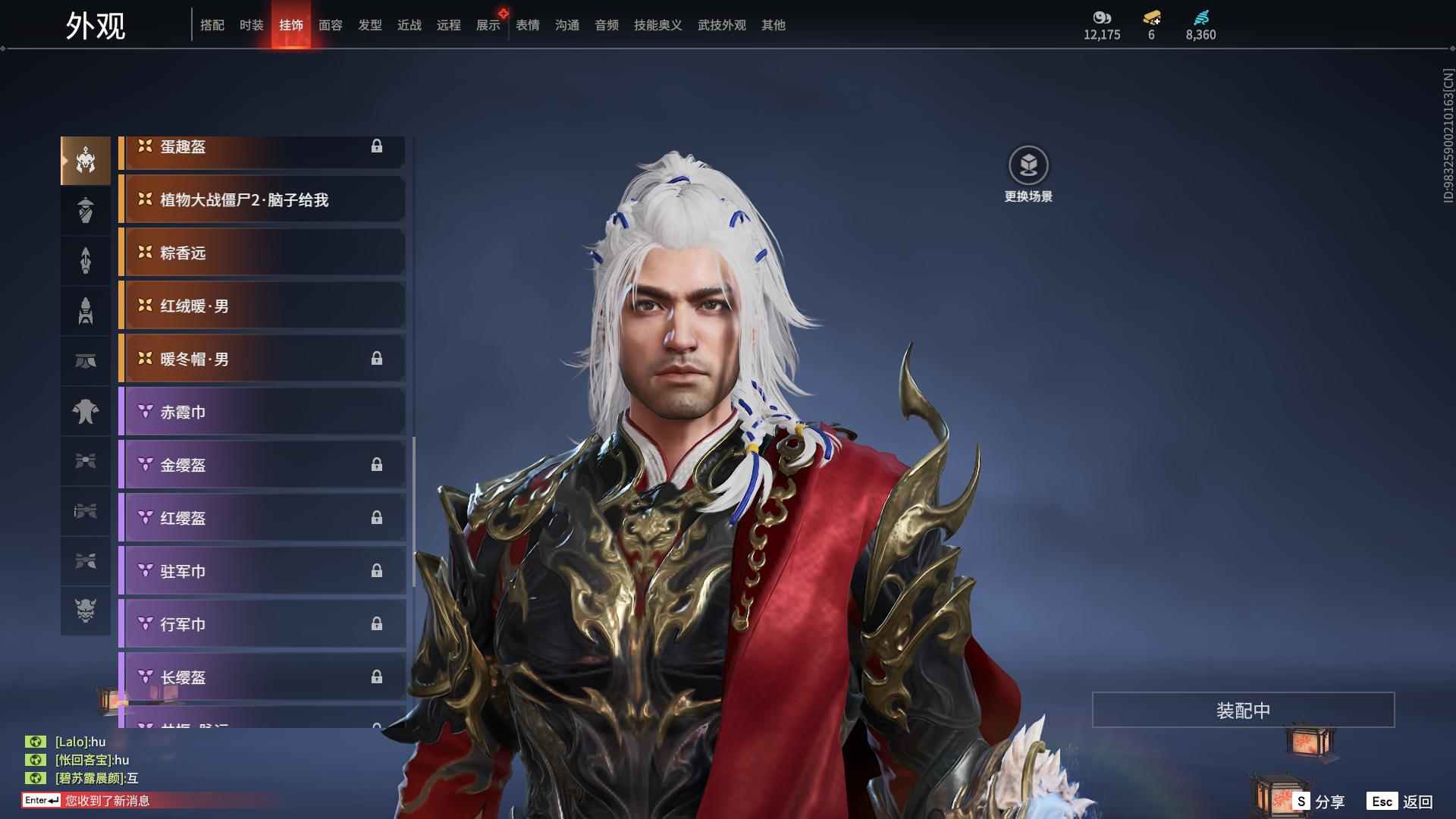Viewport: 1456px width, 819px height.
Task: Open the demon mask accessory category
Action: 86,610
